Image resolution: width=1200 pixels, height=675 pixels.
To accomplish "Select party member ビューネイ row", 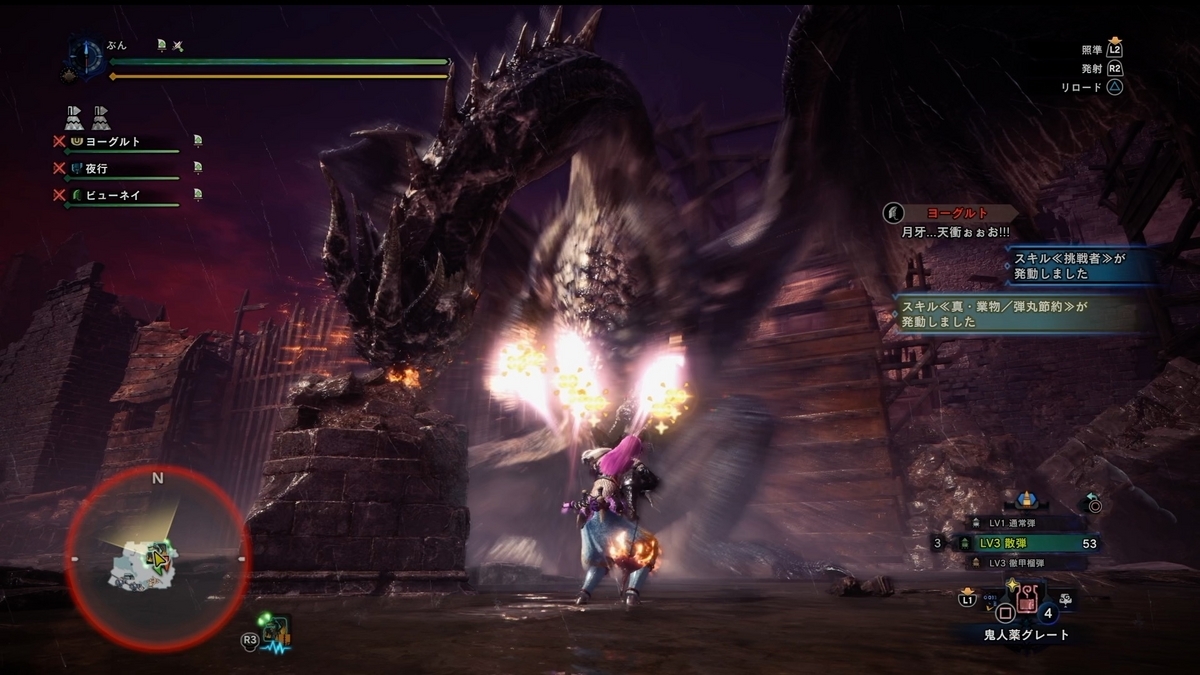I will pyautogui.click(x=118, y=196).
